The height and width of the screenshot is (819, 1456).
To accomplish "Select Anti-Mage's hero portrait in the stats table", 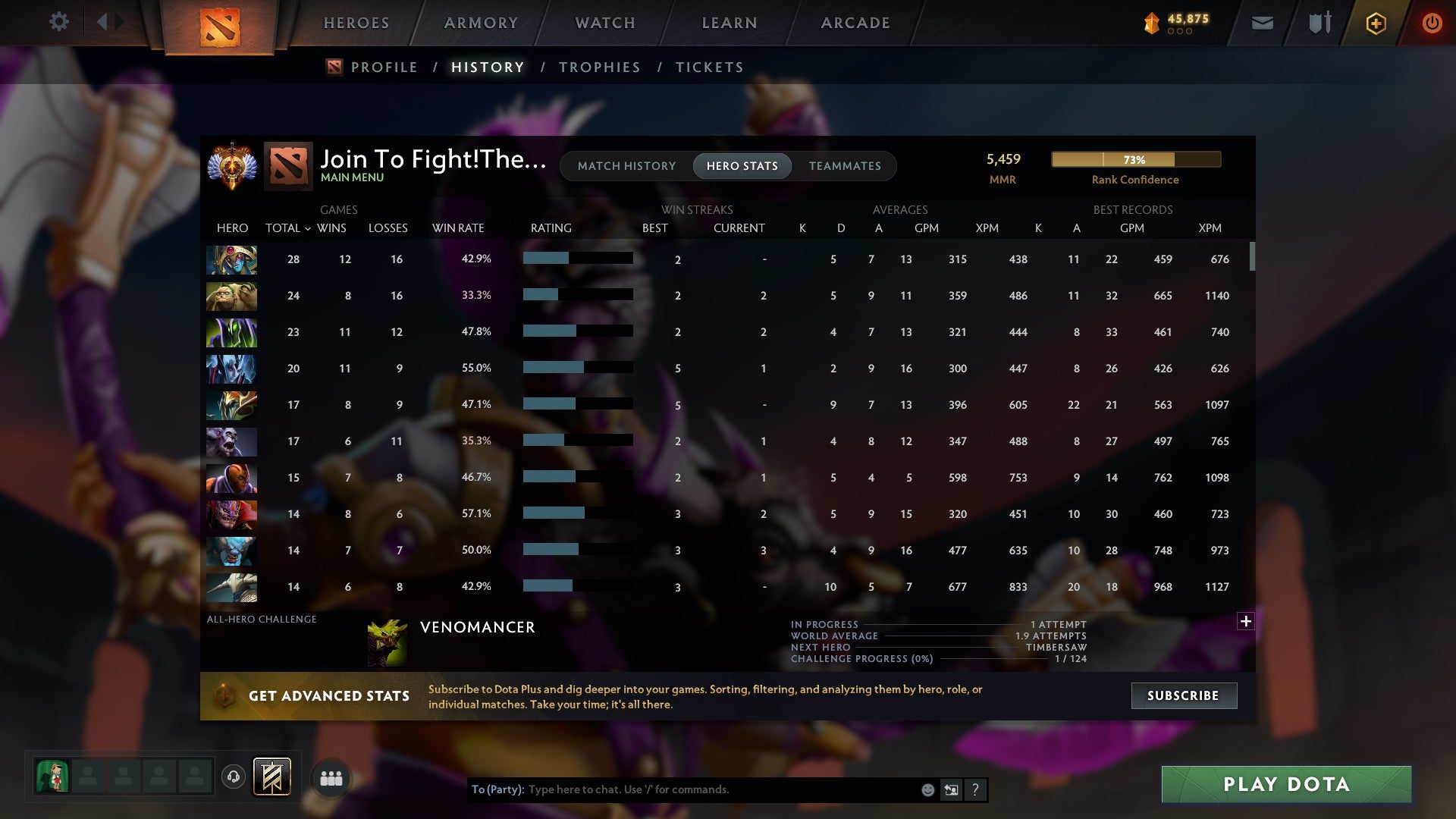I will [231, 478].
